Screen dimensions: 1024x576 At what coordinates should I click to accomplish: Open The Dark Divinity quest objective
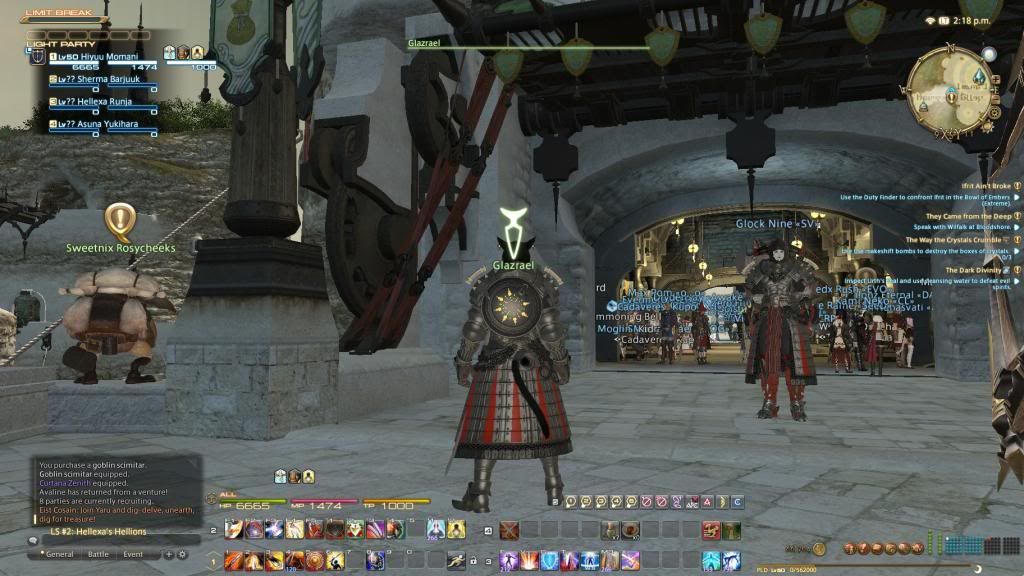click(976, 270)
